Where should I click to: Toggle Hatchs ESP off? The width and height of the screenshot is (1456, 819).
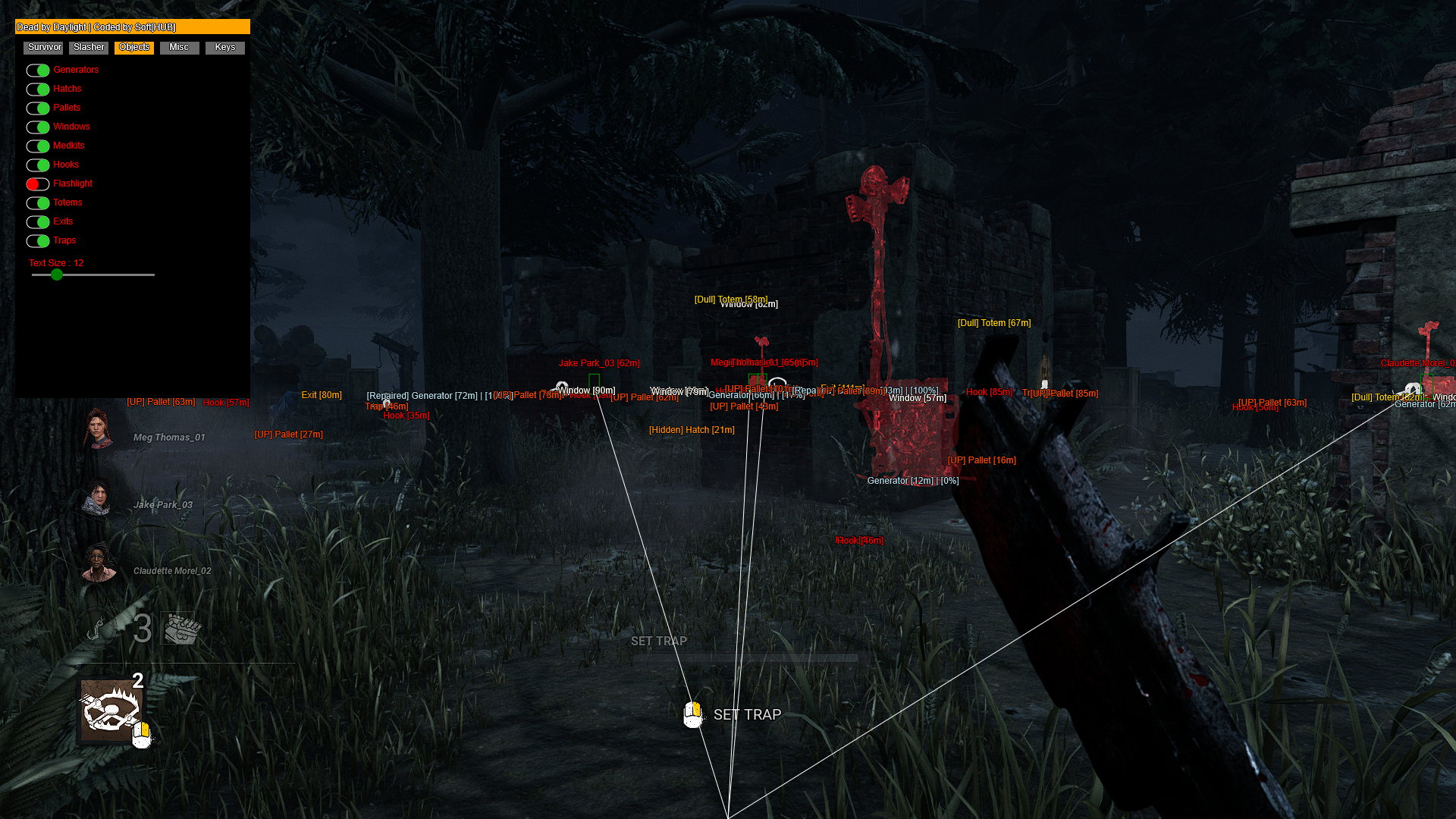pyautogui.click(x=38, y=89)
